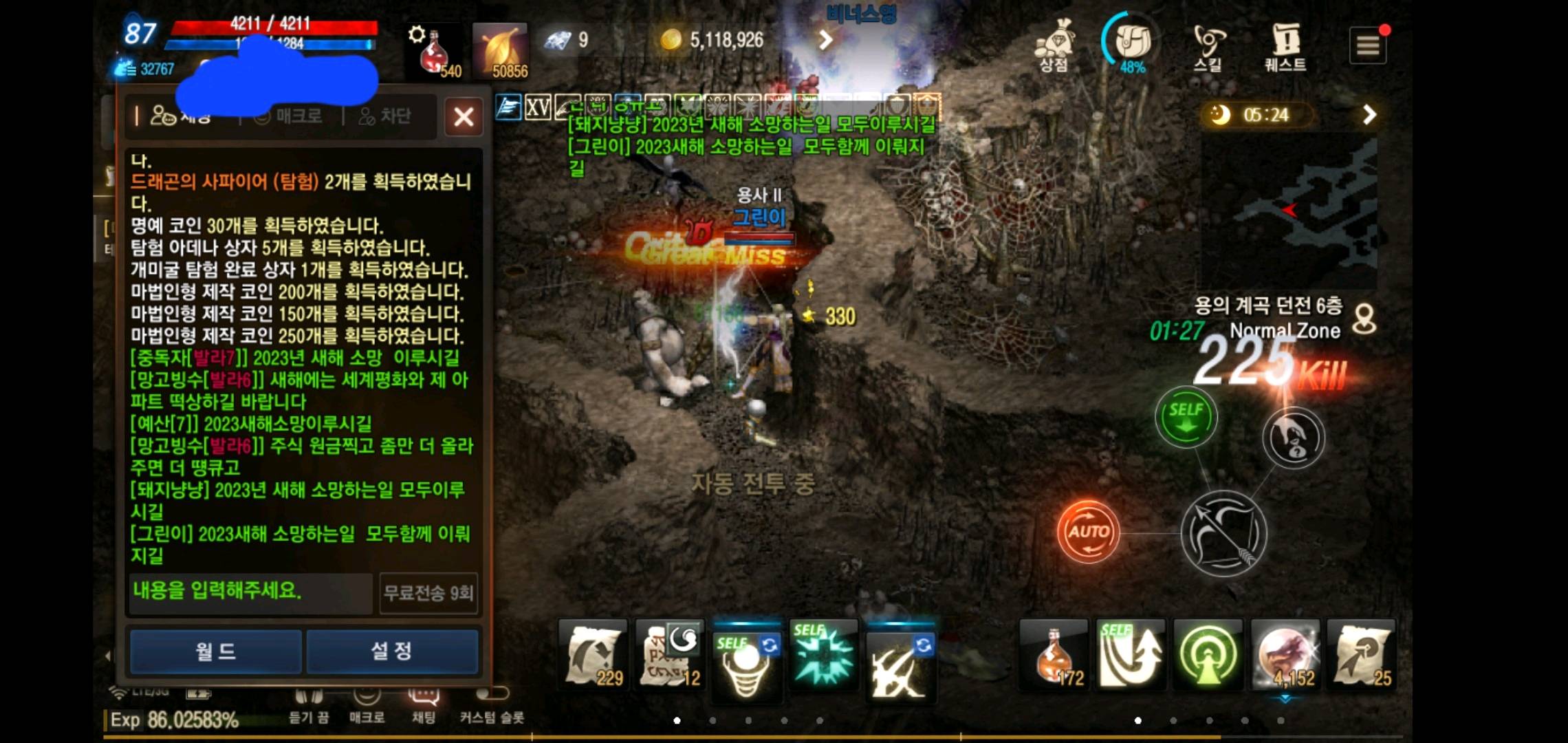This screenshot has height=743, width=1568.
Task: Open the 상점 shop
Action: [x=1054, y=45]
